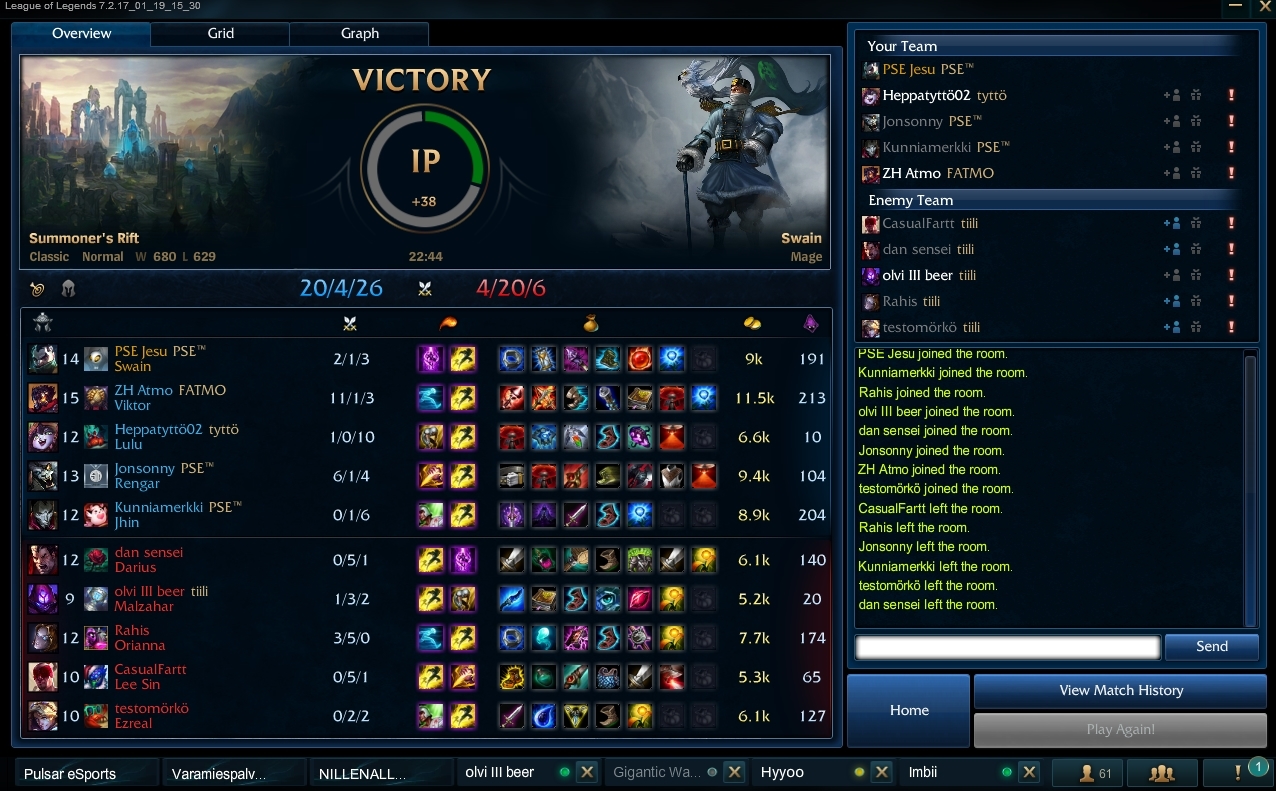Close the olvi III beer chat tab
The height and width of the screenshot is (791, 1276).
point(587,772)
